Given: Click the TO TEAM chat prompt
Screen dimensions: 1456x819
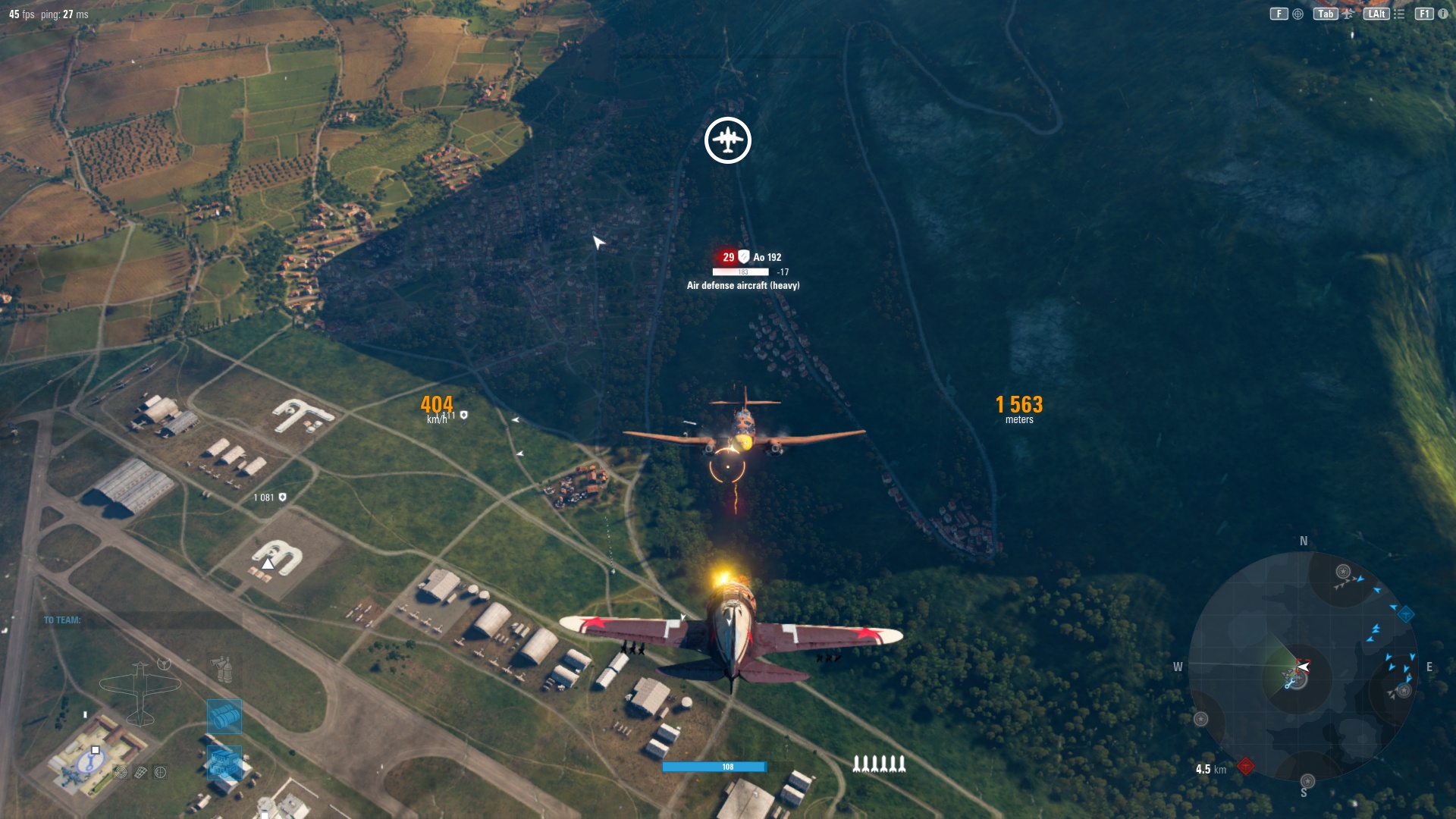Looking at the screenshot, I should 62,620.
